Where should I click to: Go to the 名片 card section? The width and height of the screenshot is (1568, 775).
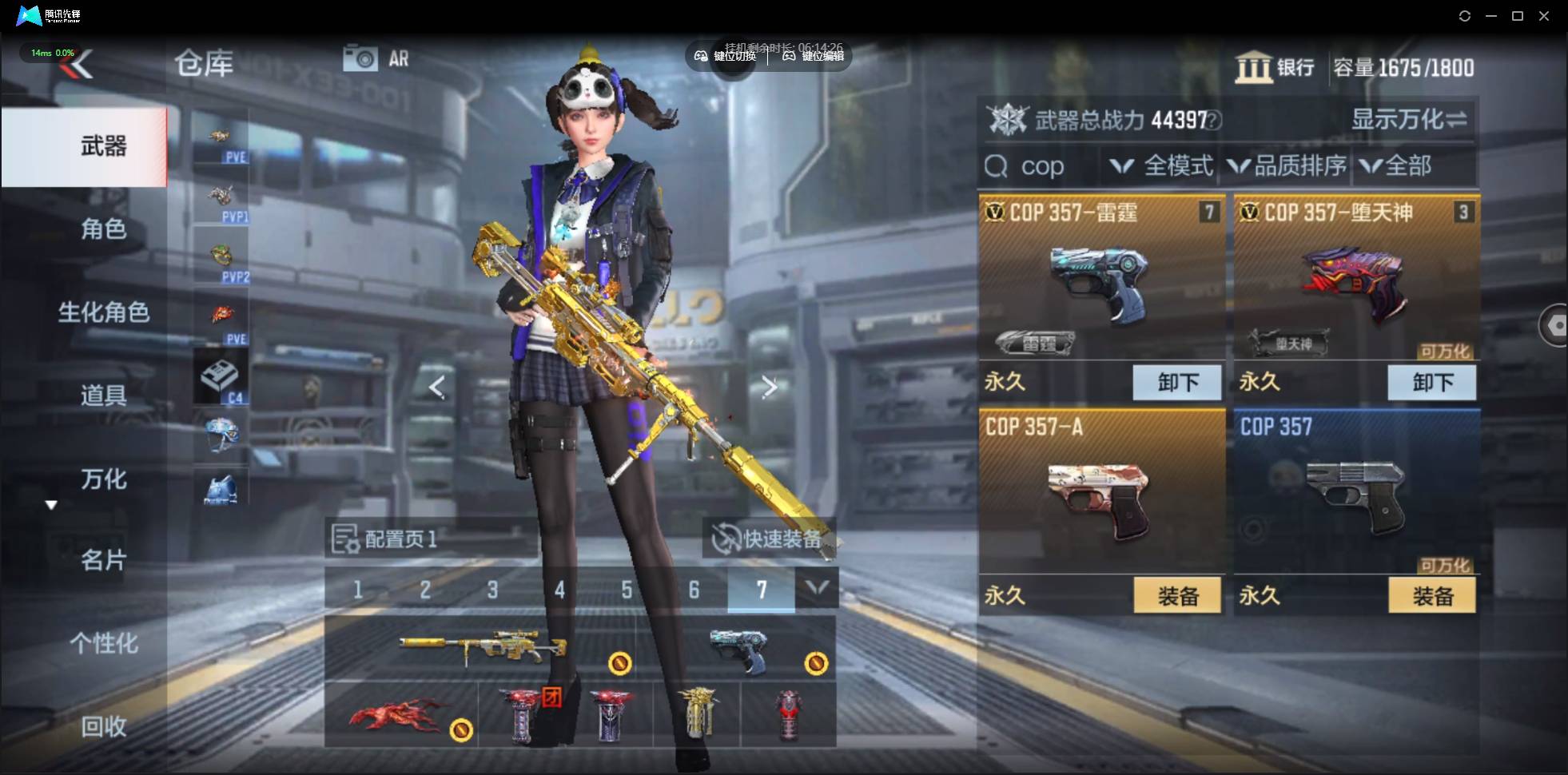[x=103, y=560]
